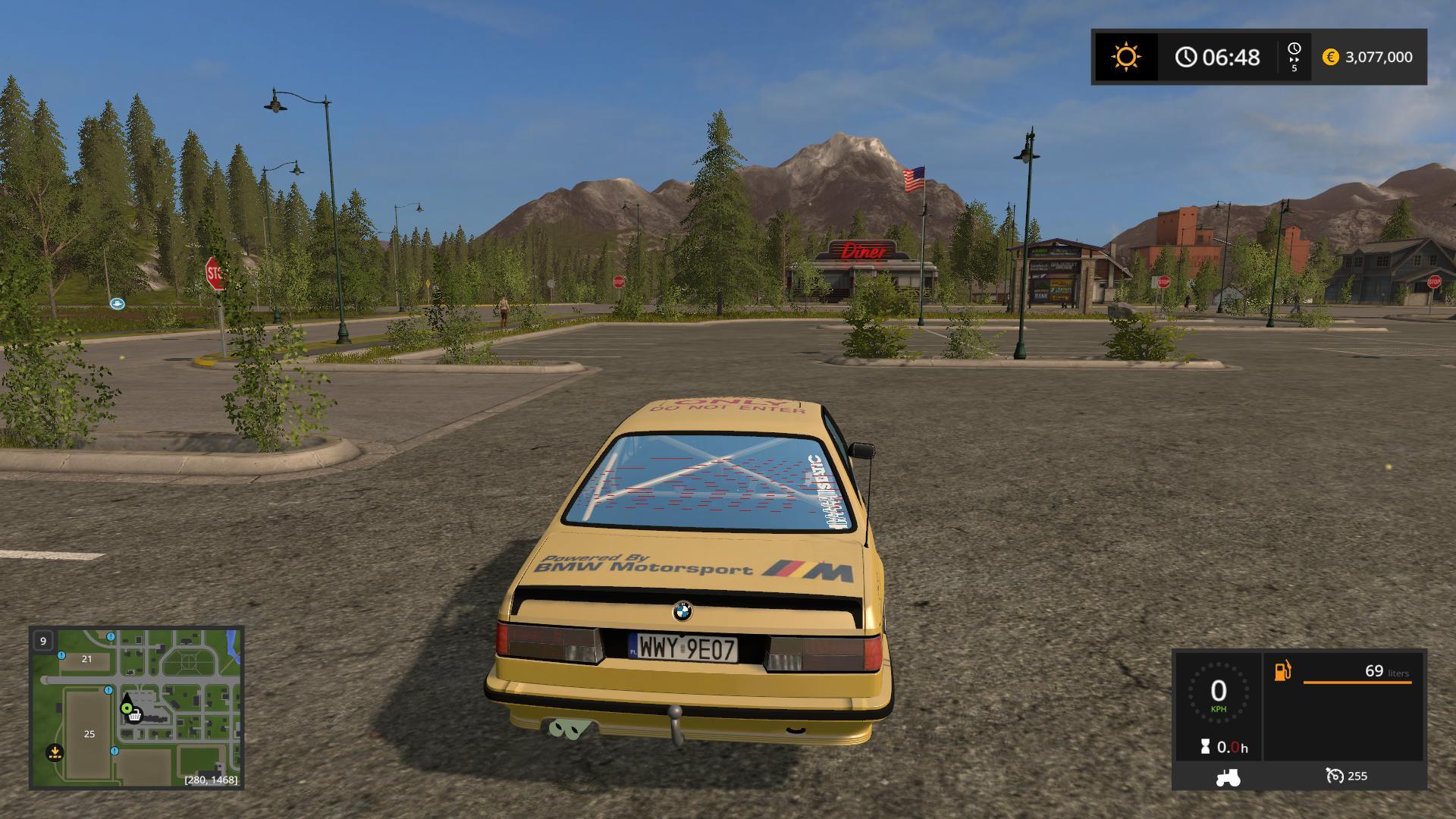Click the yellow unloading point map marker
The height and width of the screenshot is (819, 1456).
pos(54,752)
